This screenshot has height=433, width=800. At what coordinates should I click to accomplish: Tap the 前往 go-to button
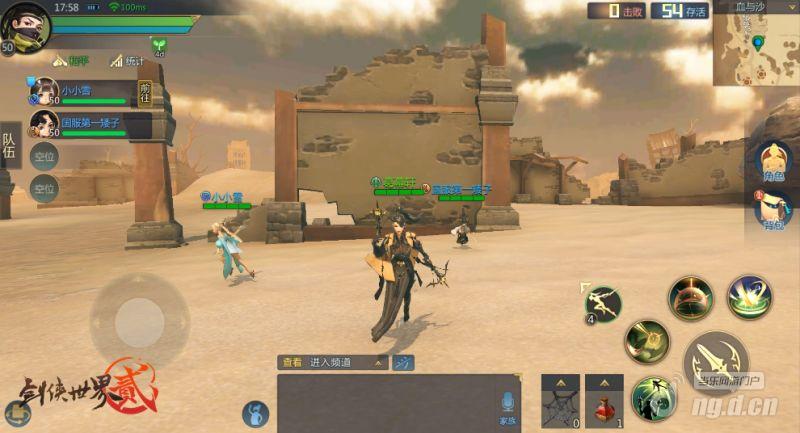point(145,92)
